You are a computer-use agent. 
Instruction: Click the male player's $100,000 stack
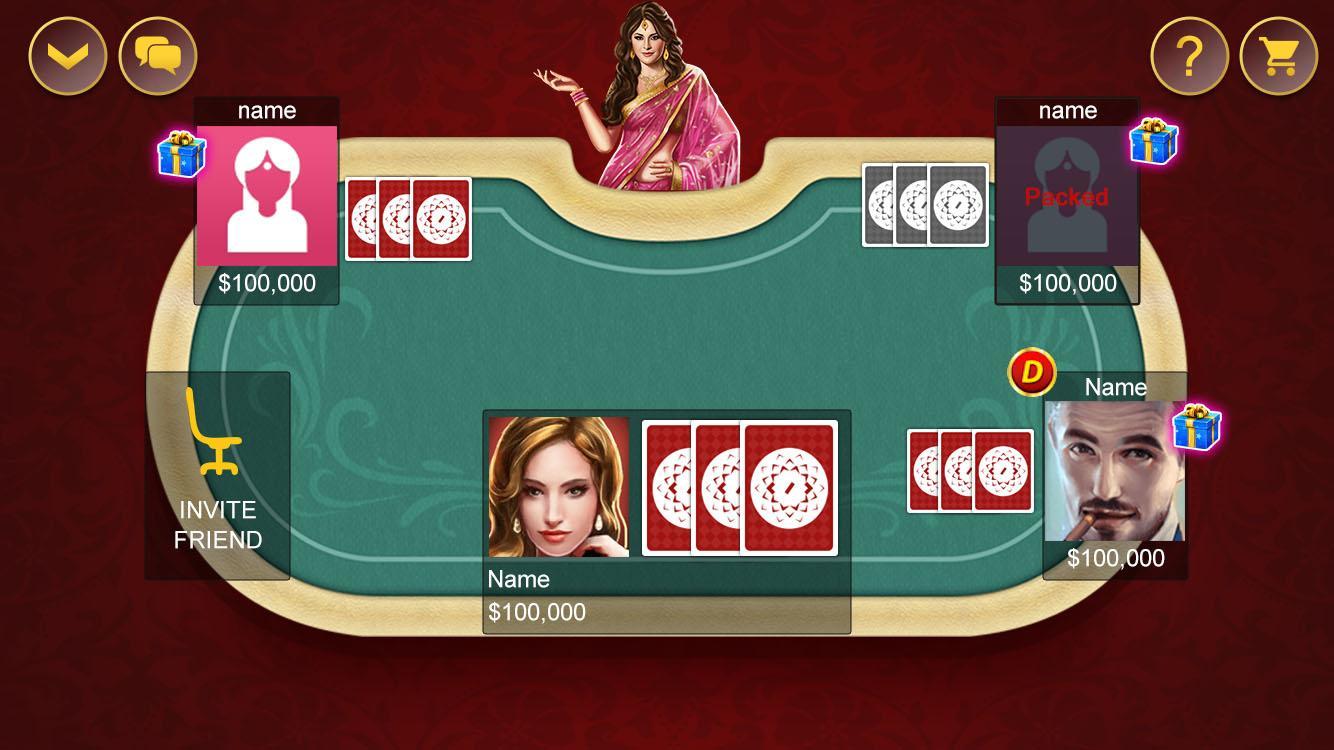click(x=1113, y=558)
